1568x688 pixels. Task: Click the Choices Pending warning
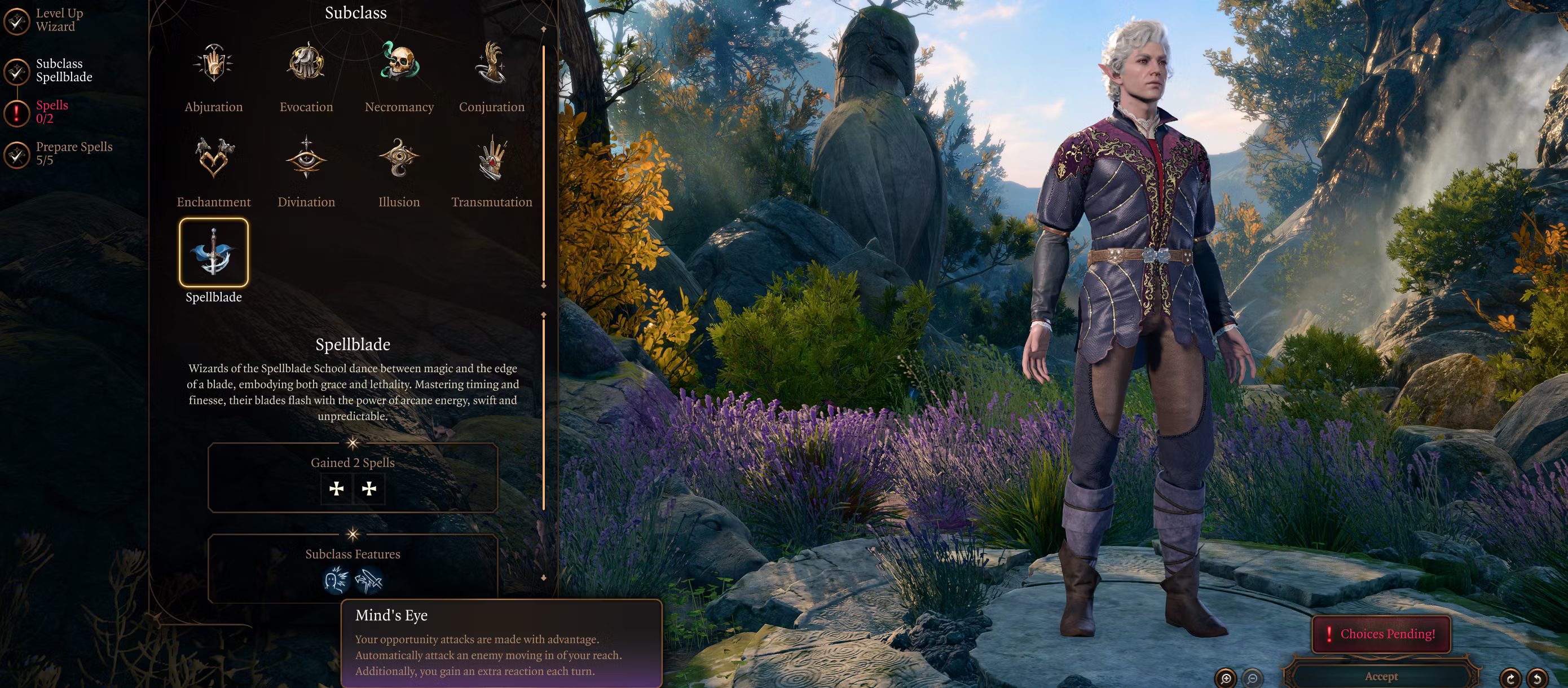pyautogui.click(x=1381, y=634)
